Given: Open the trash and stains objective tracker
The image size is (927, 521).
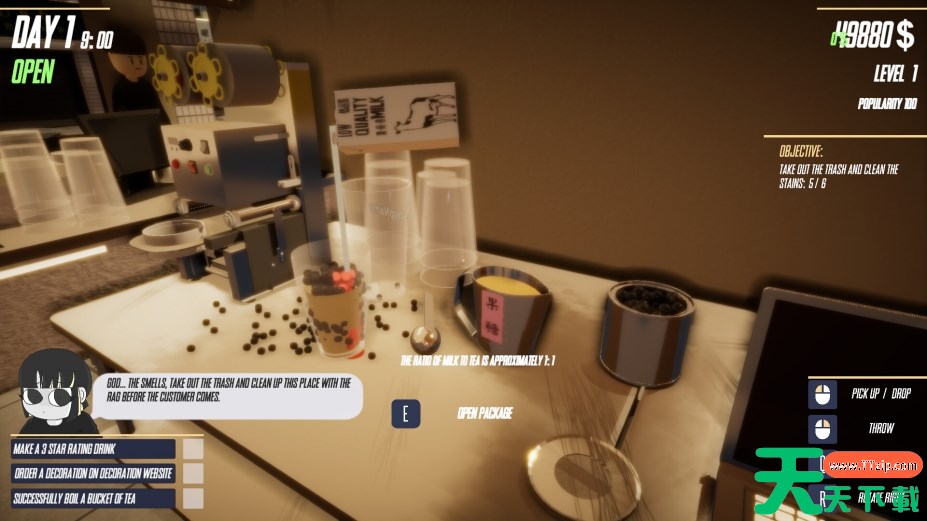Looking at the screenshot, I should click(838, 169).
